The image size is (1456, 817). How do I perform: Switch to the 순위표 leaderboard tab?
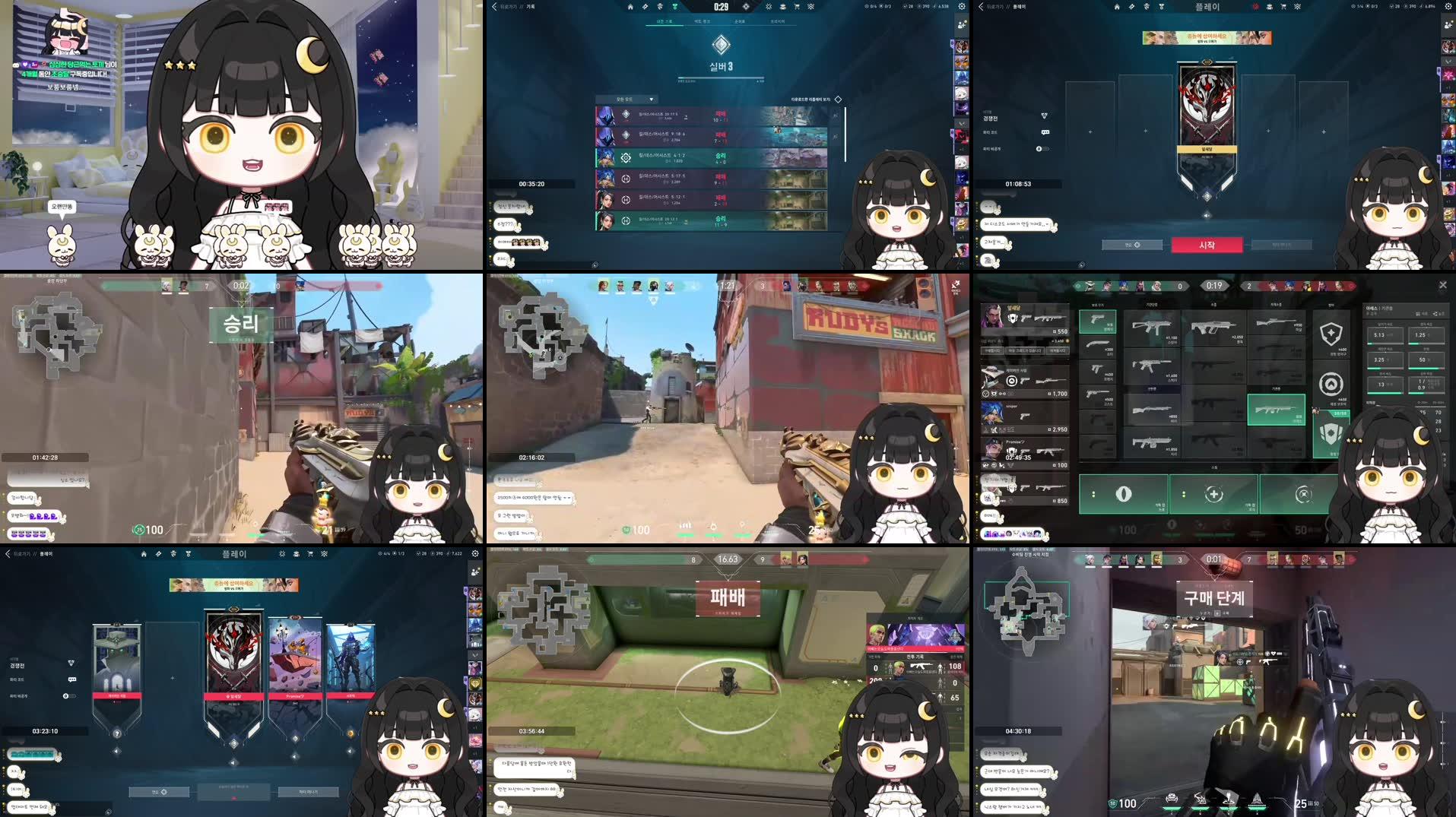coord(741,21)
